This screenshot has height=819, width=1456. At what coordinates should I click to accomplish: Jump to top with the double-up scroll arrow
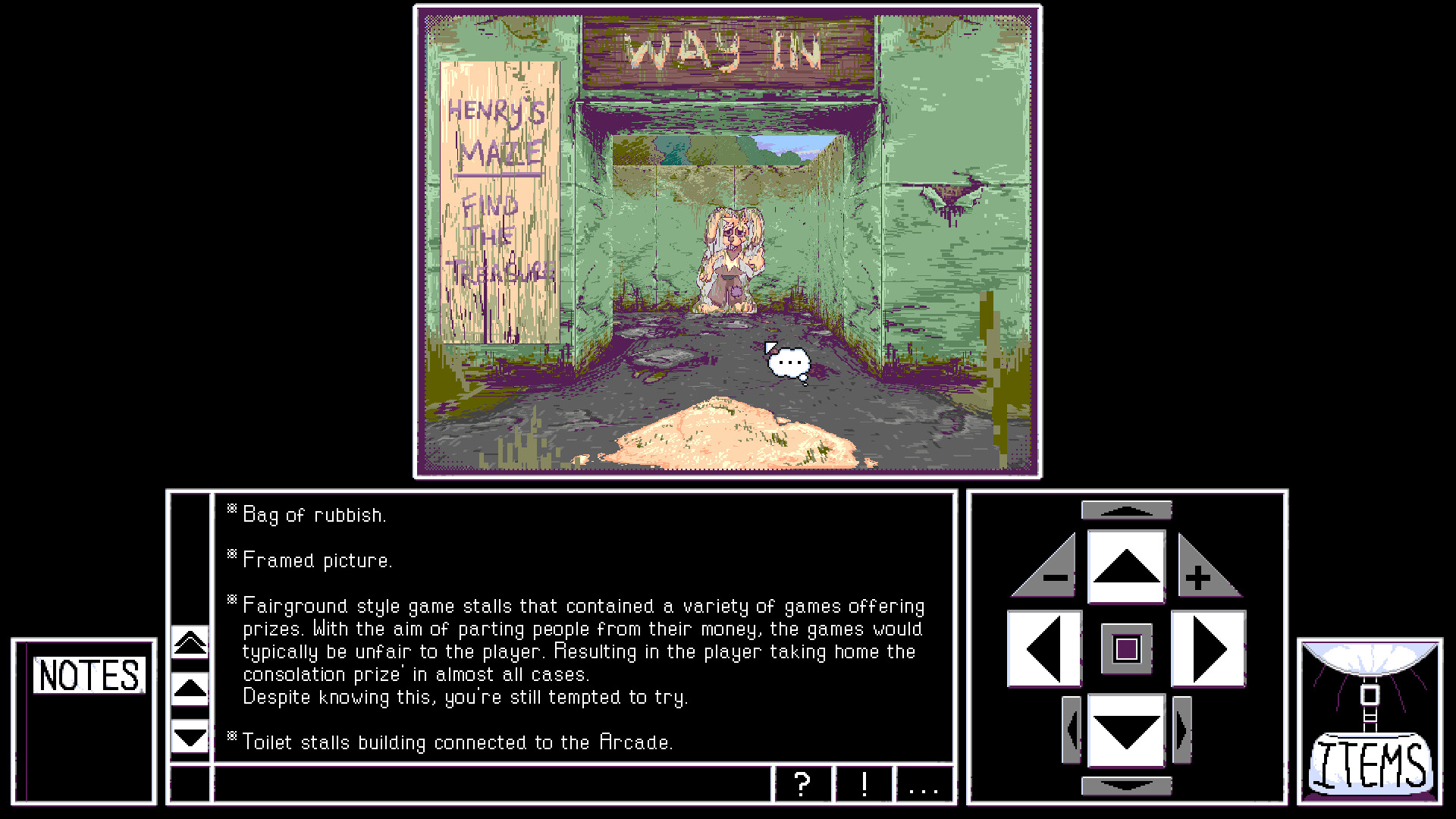[x=190, y=641]
